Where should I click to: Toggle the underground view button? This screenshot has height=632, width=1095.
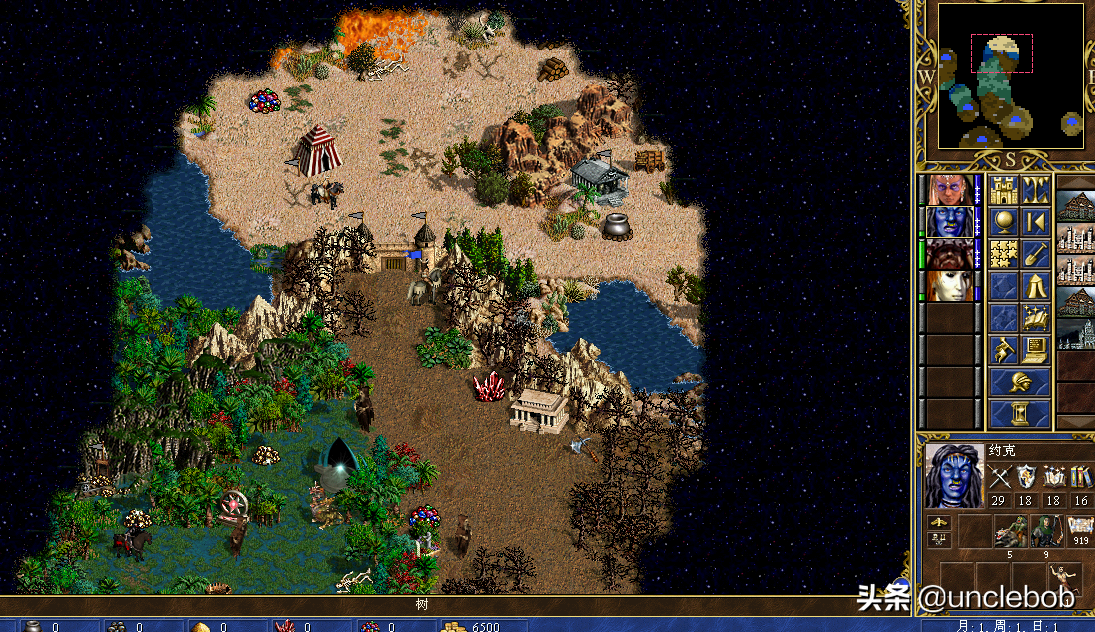click(x=1036, y=190)
